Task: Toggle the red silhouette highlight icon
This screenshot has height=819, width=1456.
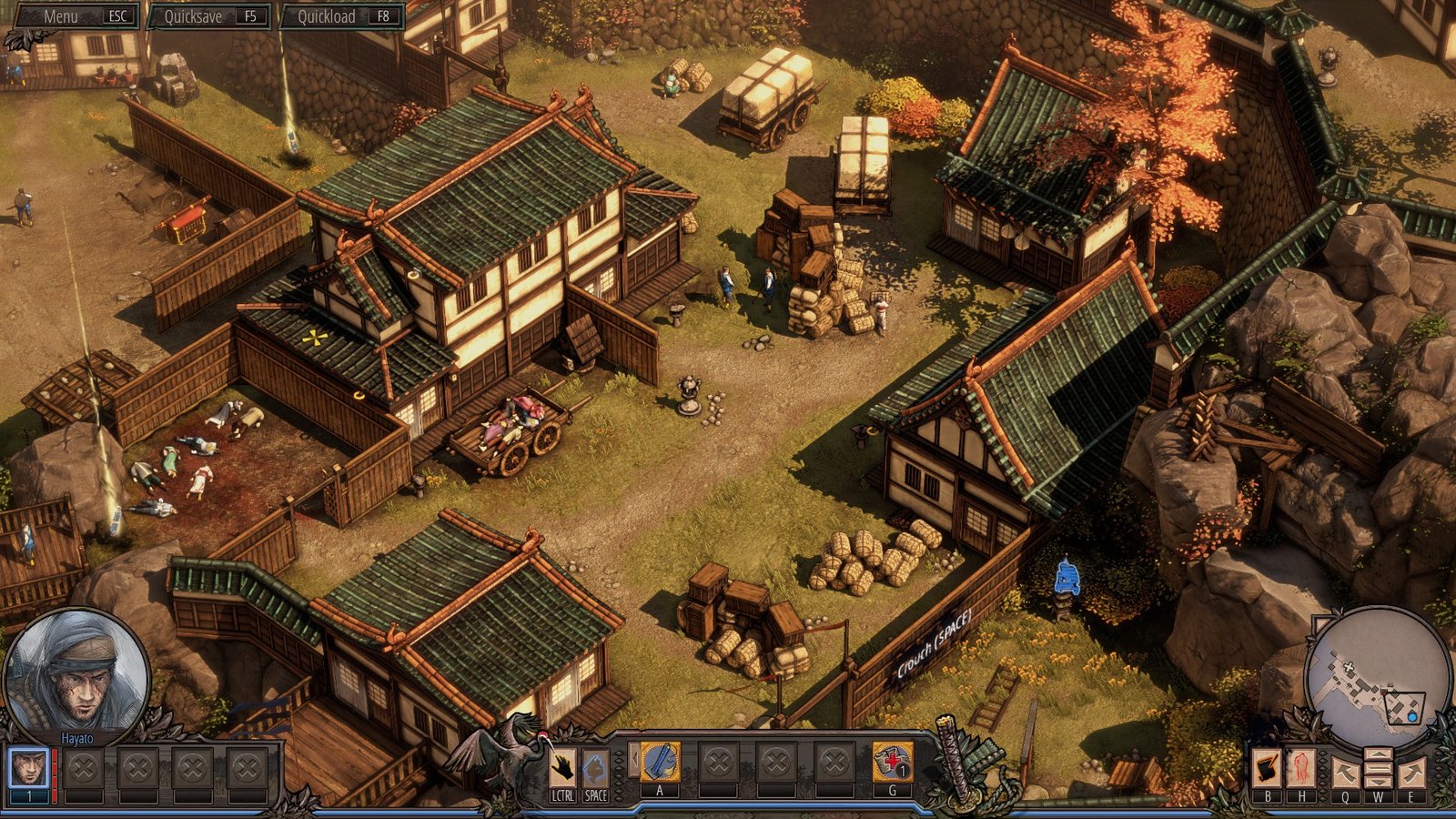Action: coord(1301,769)
